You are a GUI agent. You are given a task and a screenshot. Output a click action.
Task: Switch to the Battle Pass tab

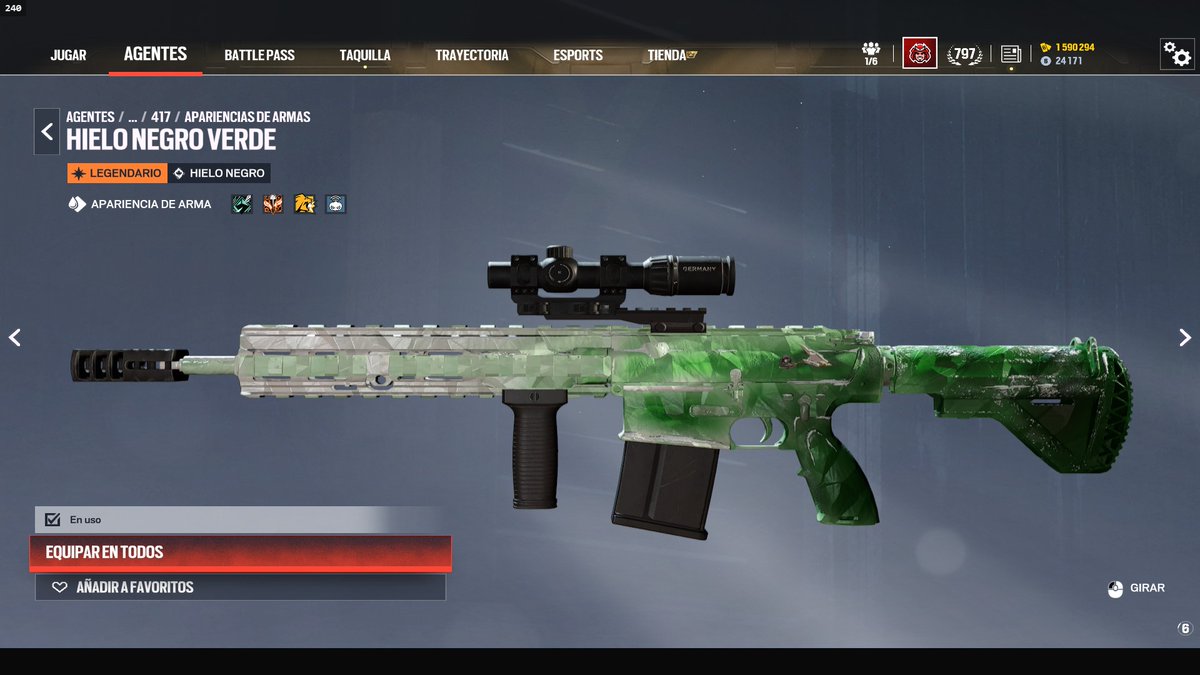point(259,55)
